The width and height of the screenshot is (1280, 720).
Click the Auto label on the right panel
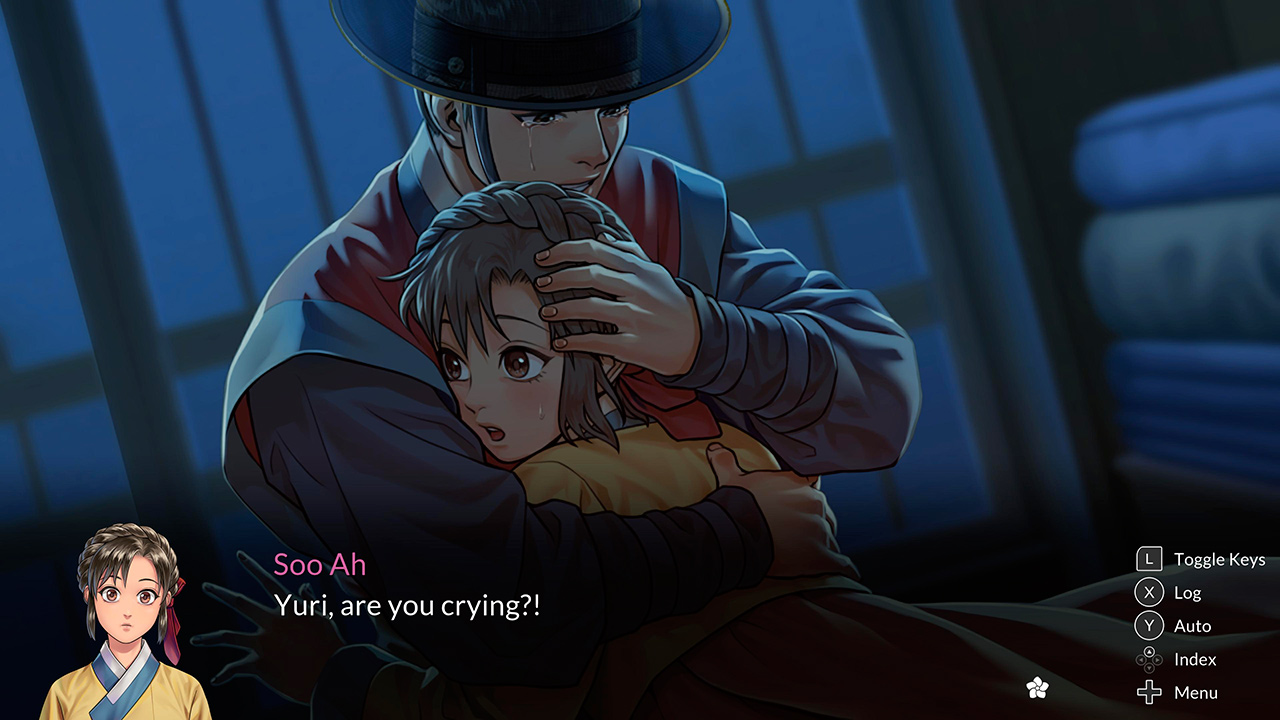[1195, 625]
